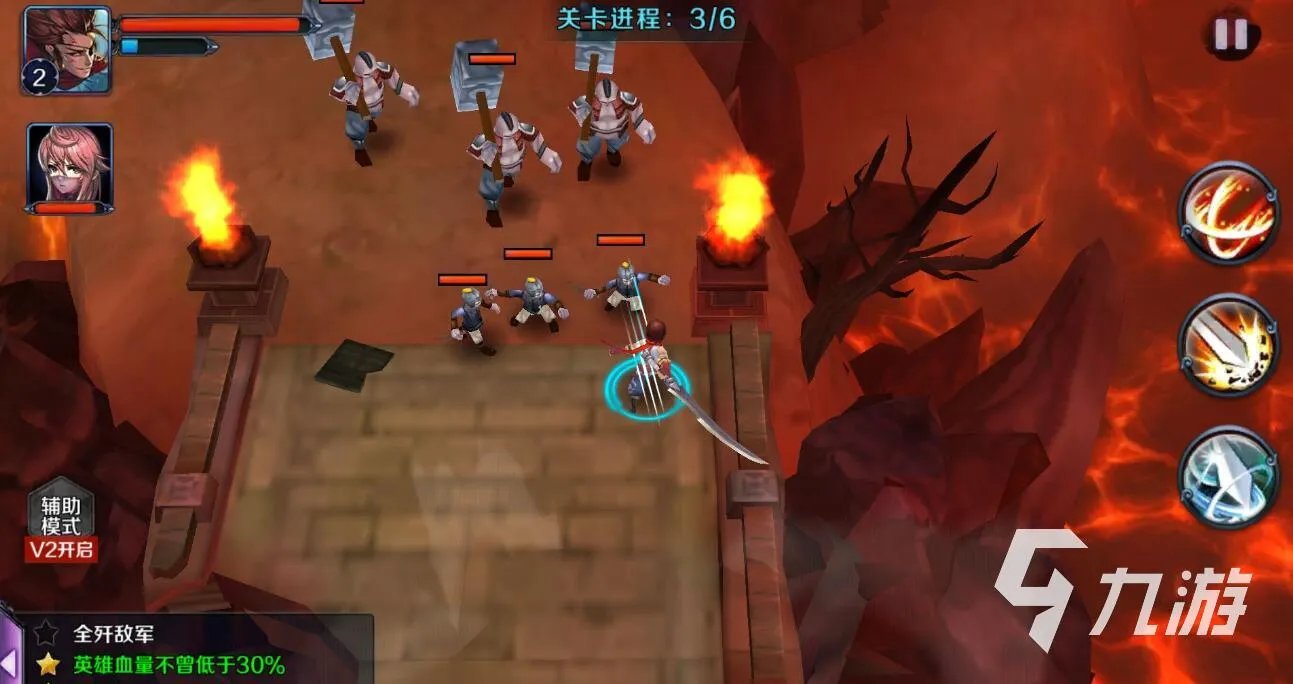Select the red-haired hero portrait

pos(66,50)
